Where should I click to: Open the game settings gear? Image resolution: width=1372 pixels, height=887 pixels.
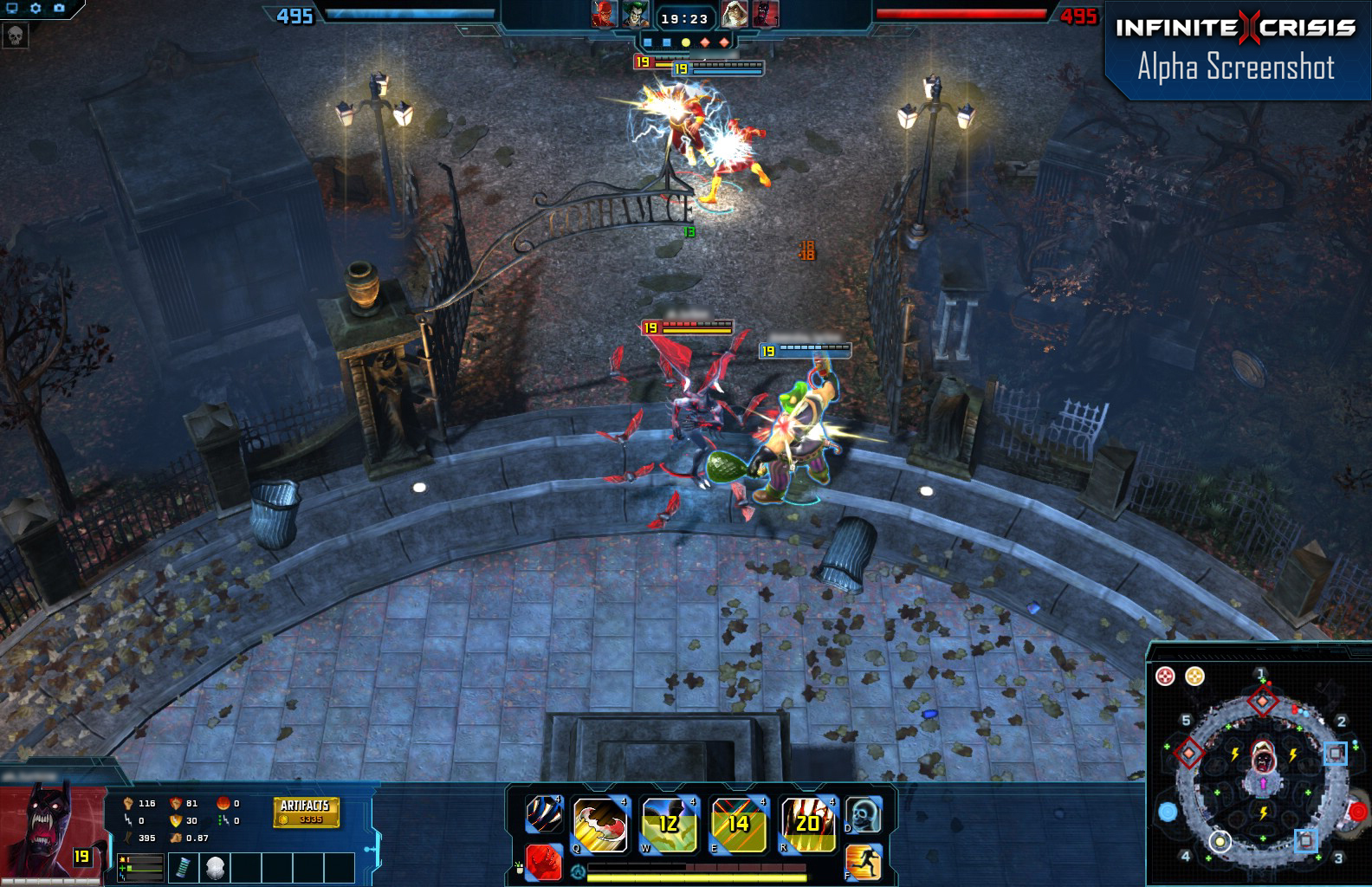[36, 8]
